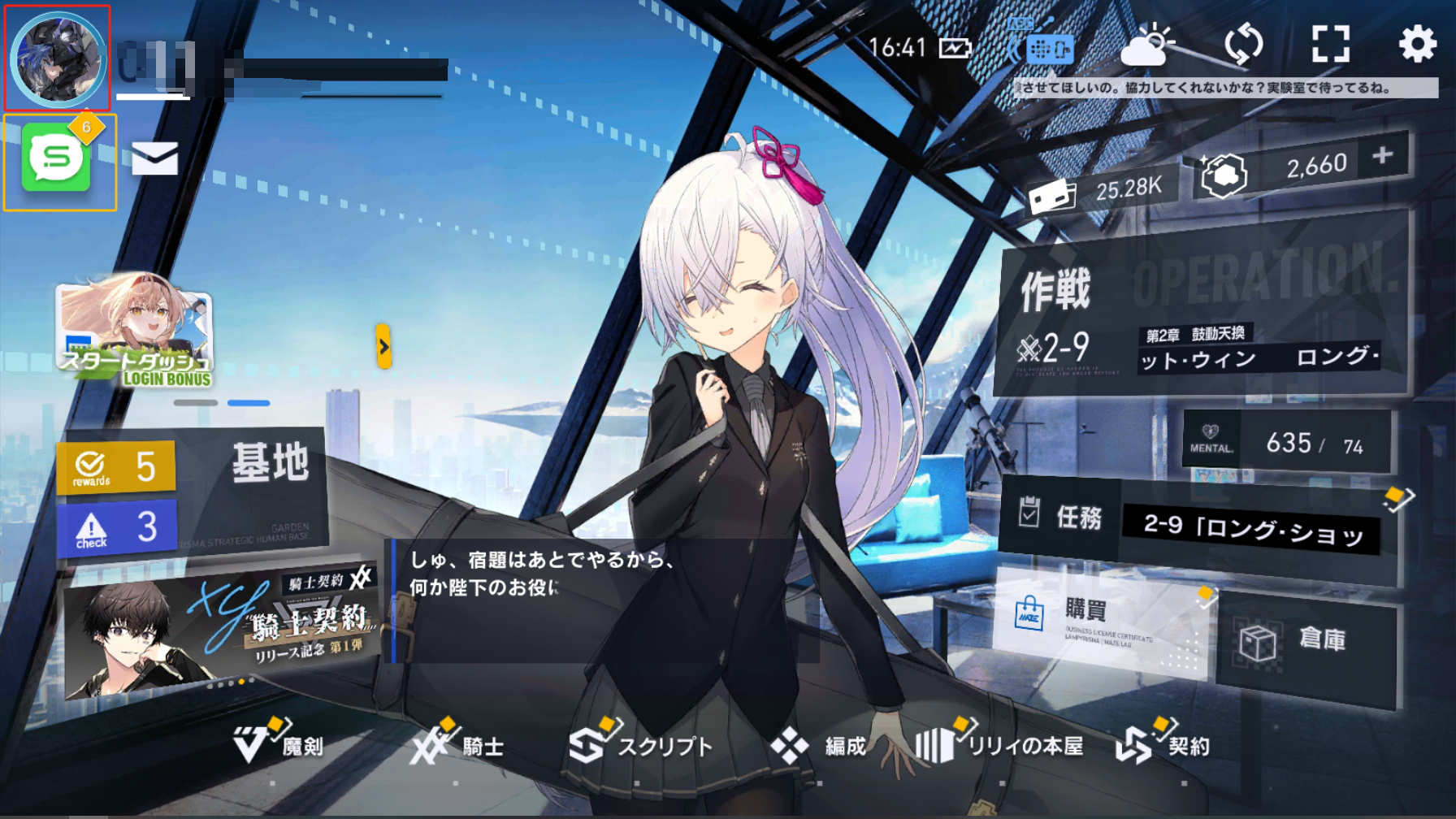1456x819 pixels.
Task: Click the circular refresh arrows icon
Action: tap(1243, 44)
